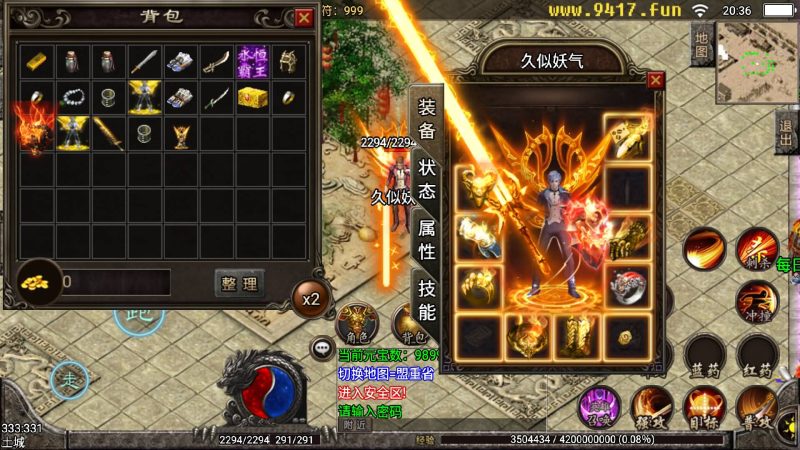Activate the 刺杀 skill

coord(756,248)
